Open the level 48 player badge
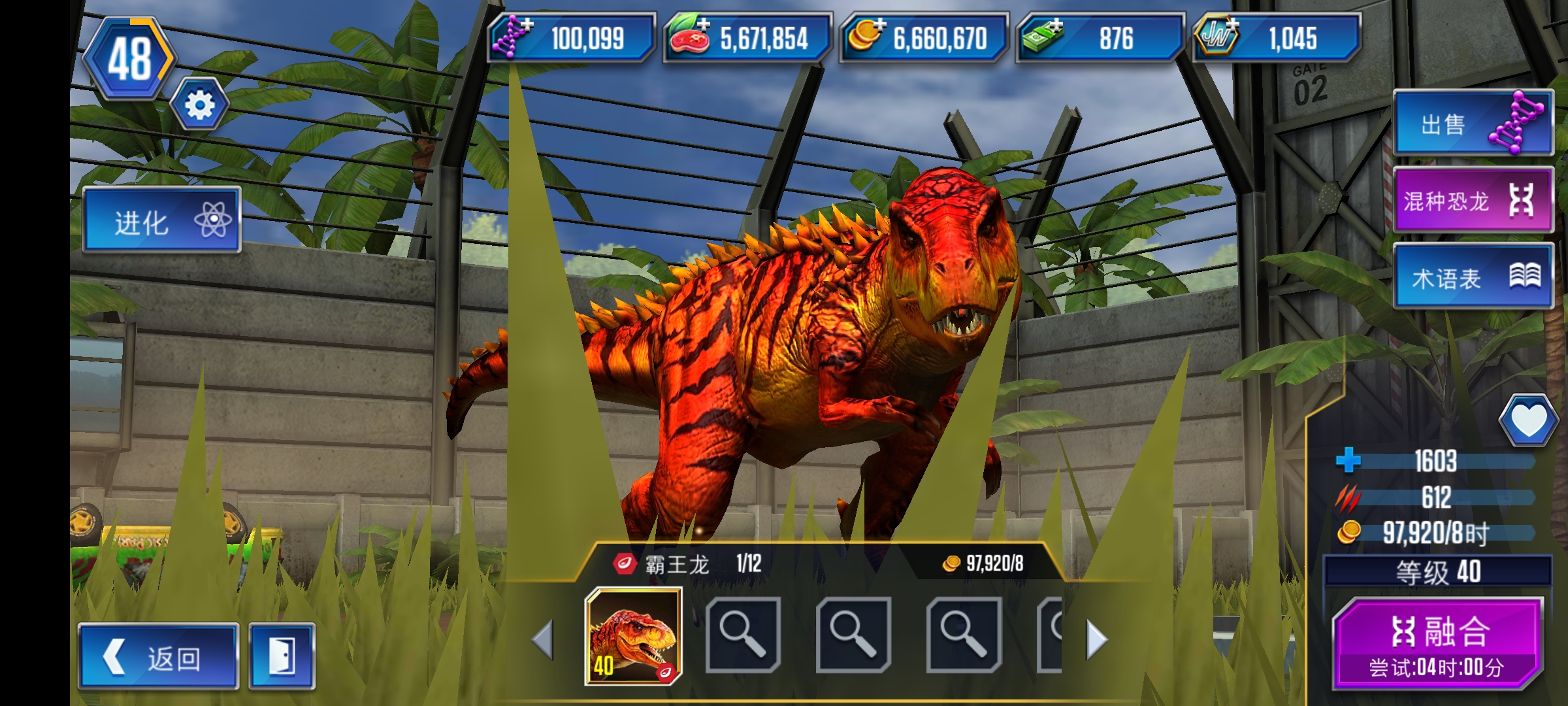Image resolution: width=1568 pixels, height=706 pixels. click(129, 59)
